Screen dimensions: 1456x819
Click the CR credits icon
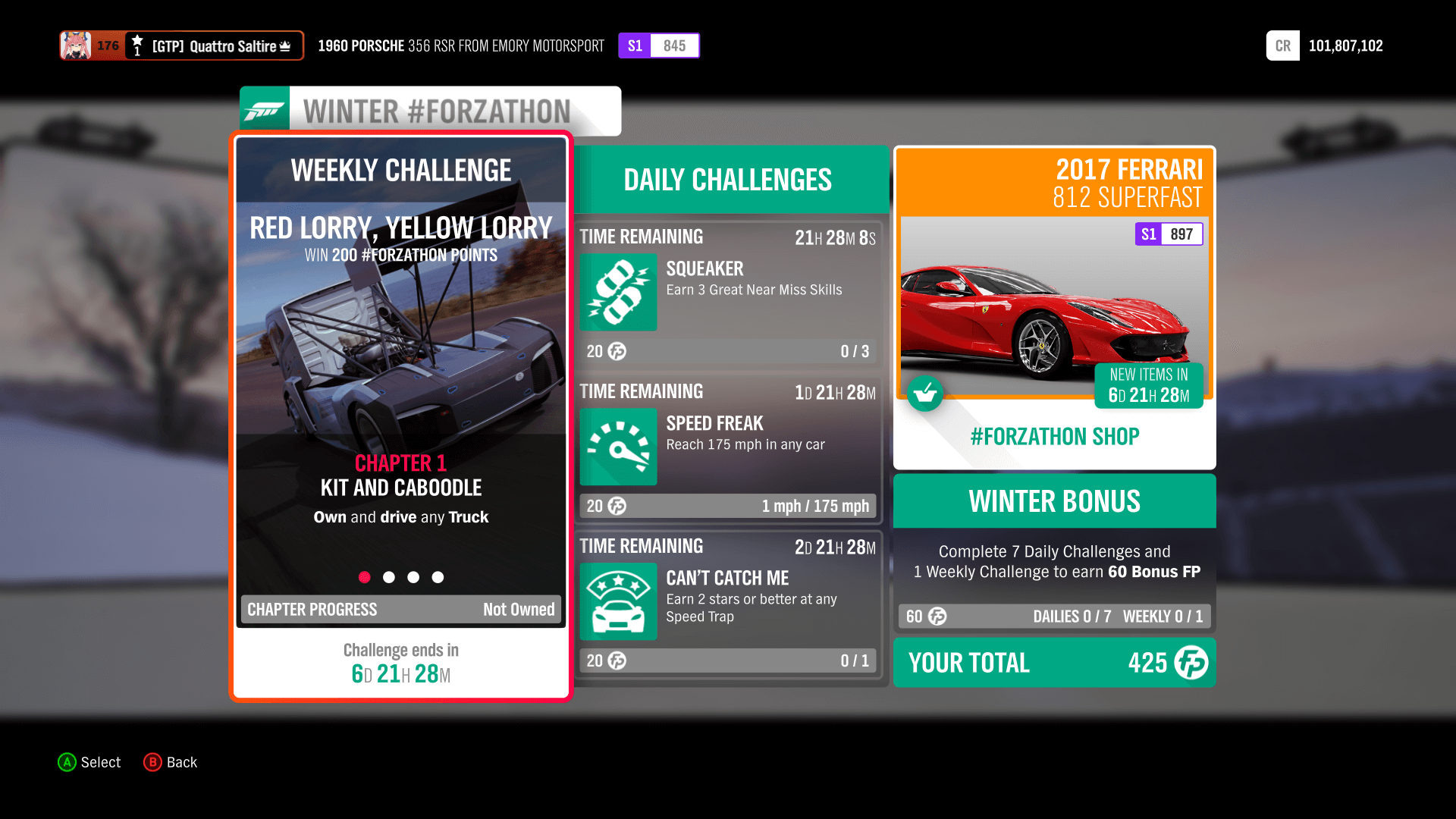tap(1282, 45)
